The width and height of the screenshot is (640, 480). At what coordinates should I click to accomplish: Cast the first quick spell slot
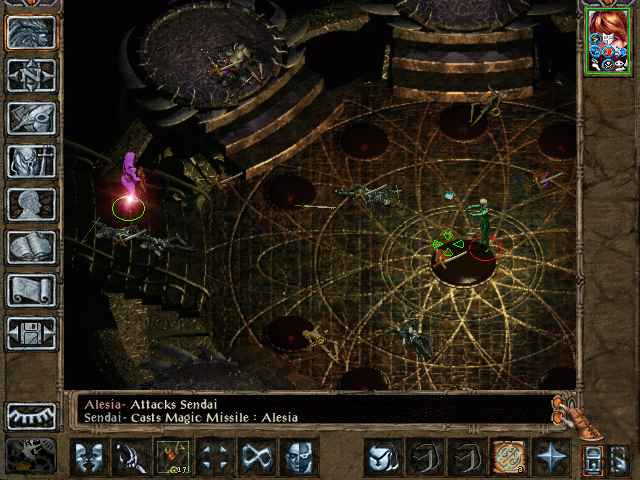[383, 457]
